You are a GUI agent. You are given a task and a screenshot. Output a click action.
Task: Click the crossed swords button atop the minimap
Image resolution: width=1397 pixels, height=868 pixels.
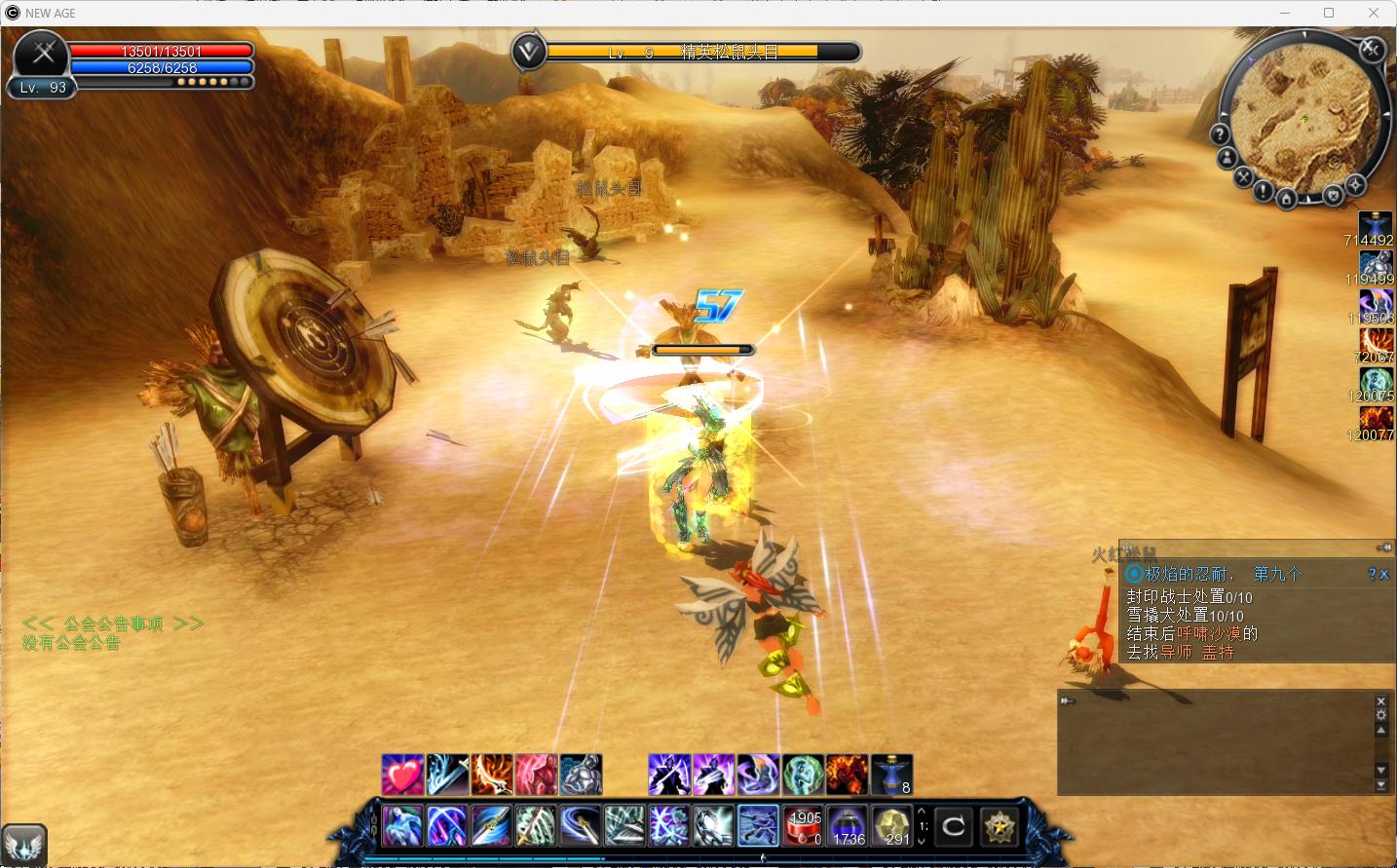(x=1371, y=48)
